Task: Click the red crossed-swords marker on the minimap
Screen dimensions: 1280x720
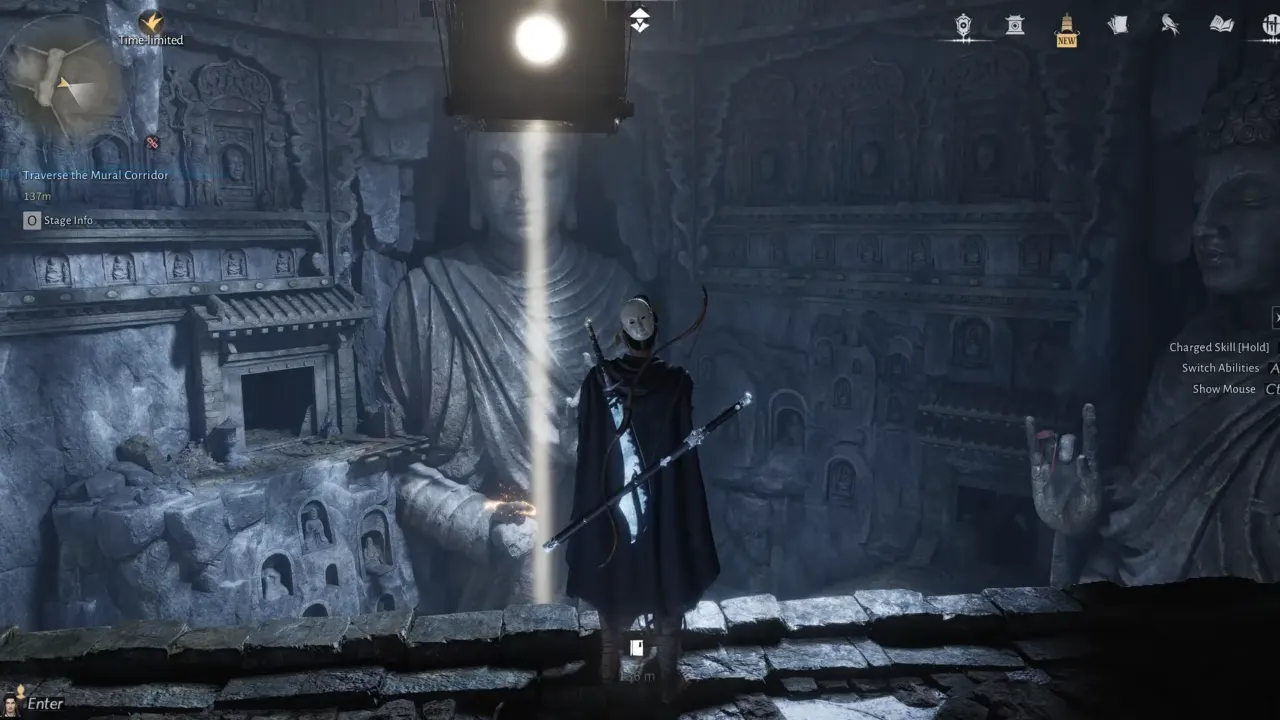Action: pyautogui.click(x=152, y=143)
